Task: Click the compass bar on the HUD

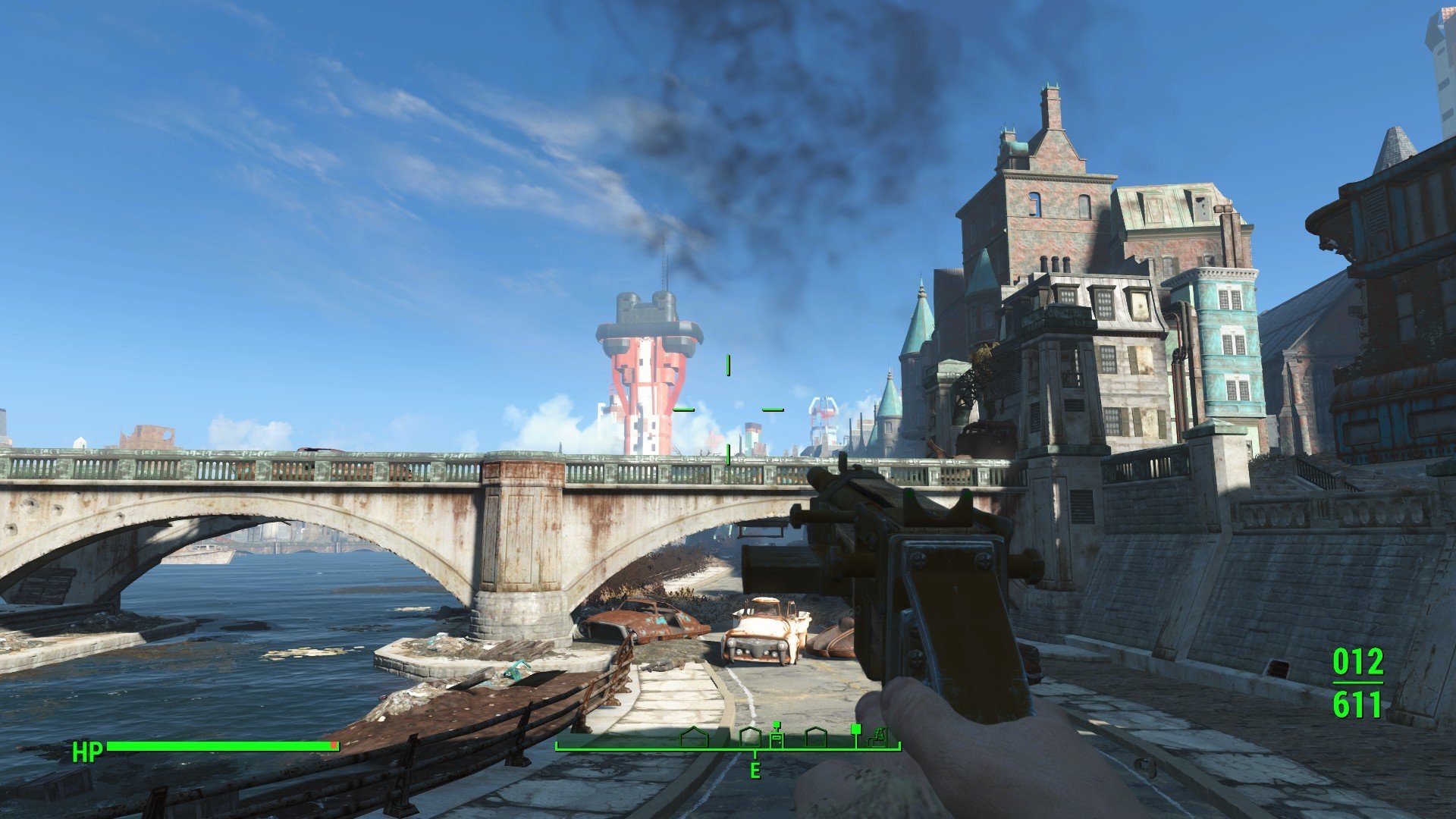Action: coord(728,747)
